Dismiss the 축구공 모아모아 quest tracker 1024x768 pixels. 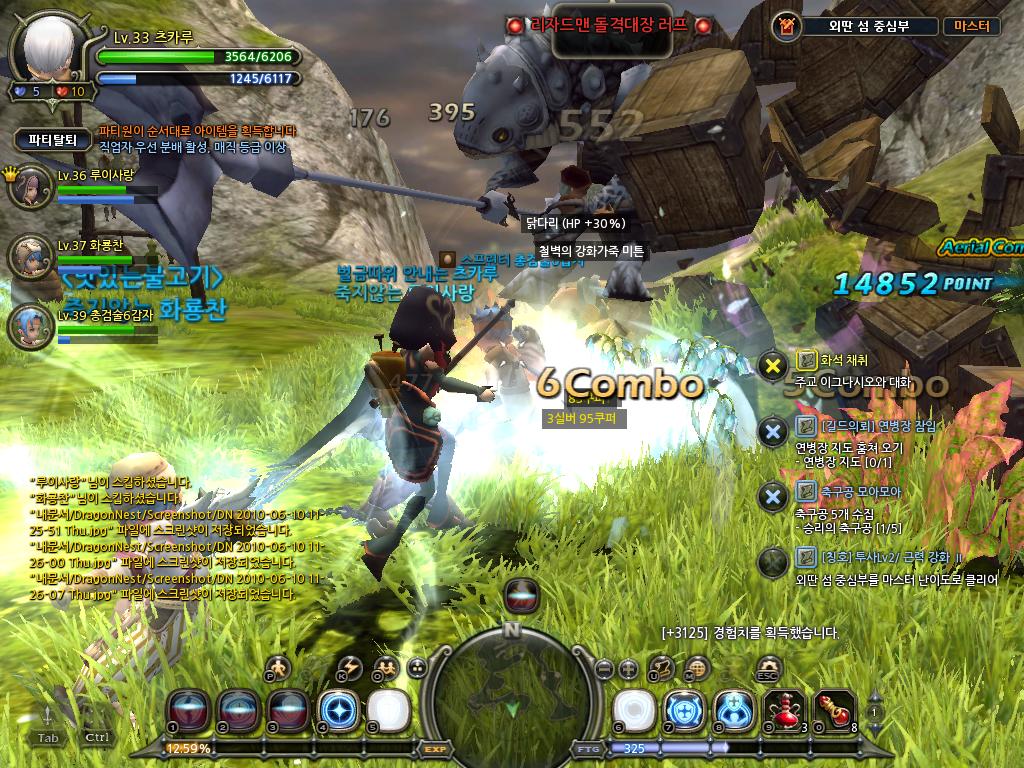[772, 496]
